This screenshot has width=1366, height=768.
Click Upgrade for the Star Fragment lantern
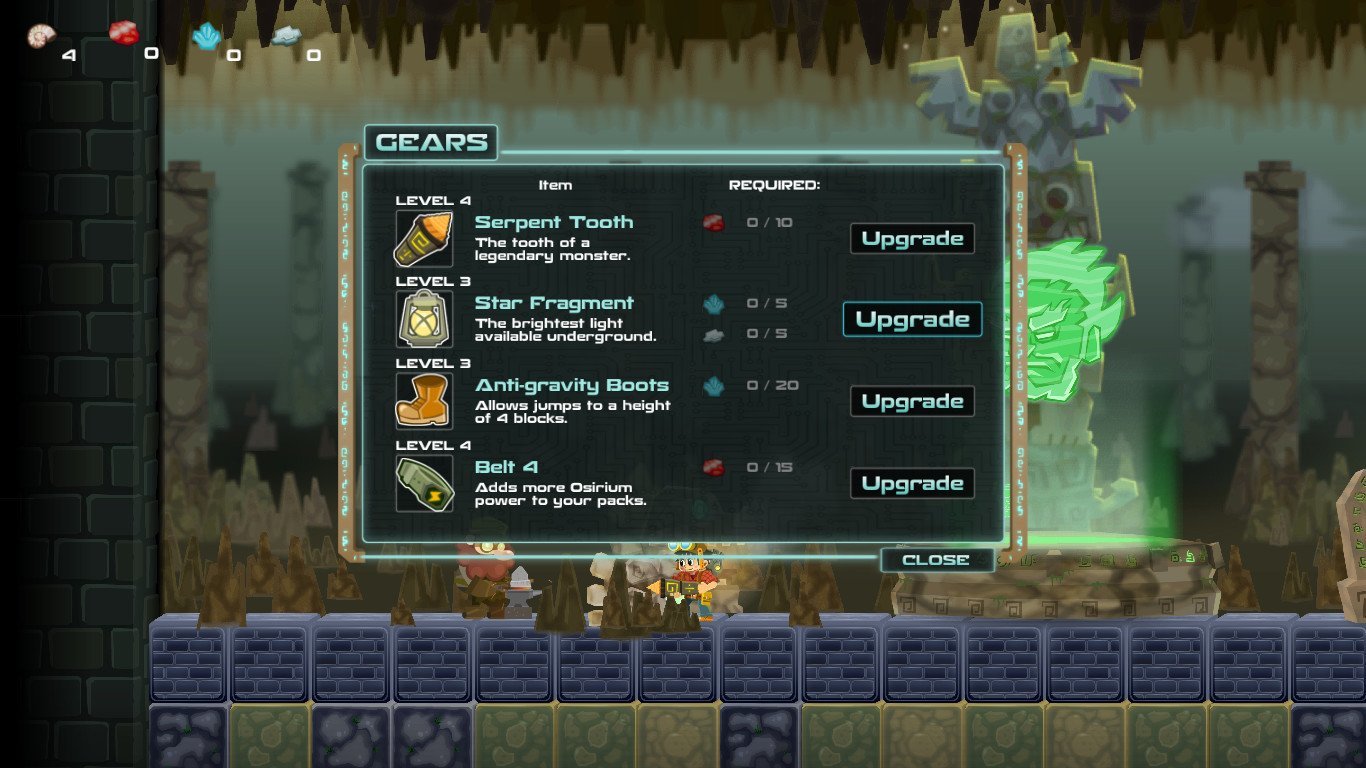point(912,320)
